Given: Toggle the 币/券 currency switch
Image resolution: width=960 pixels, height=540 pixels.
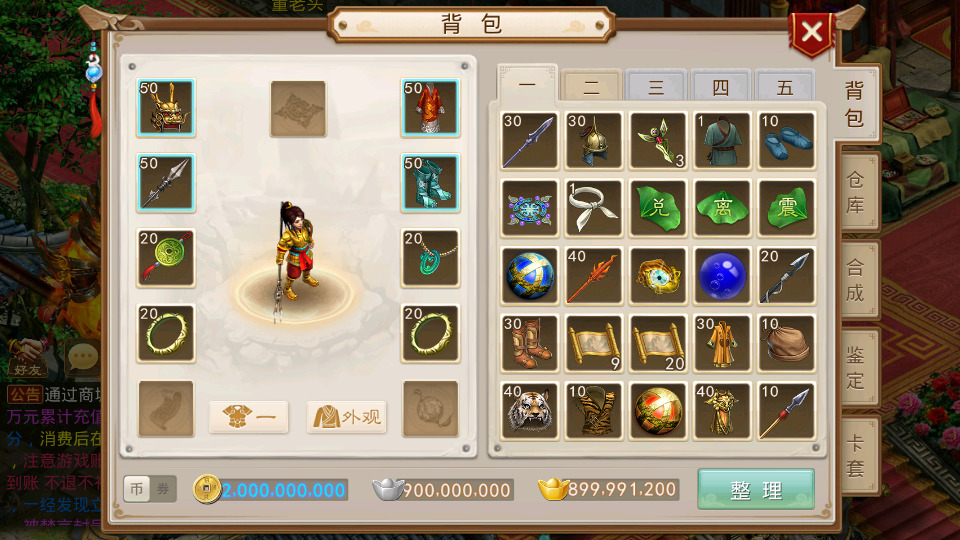Looking at the screenshot, I should click(149, 489).
